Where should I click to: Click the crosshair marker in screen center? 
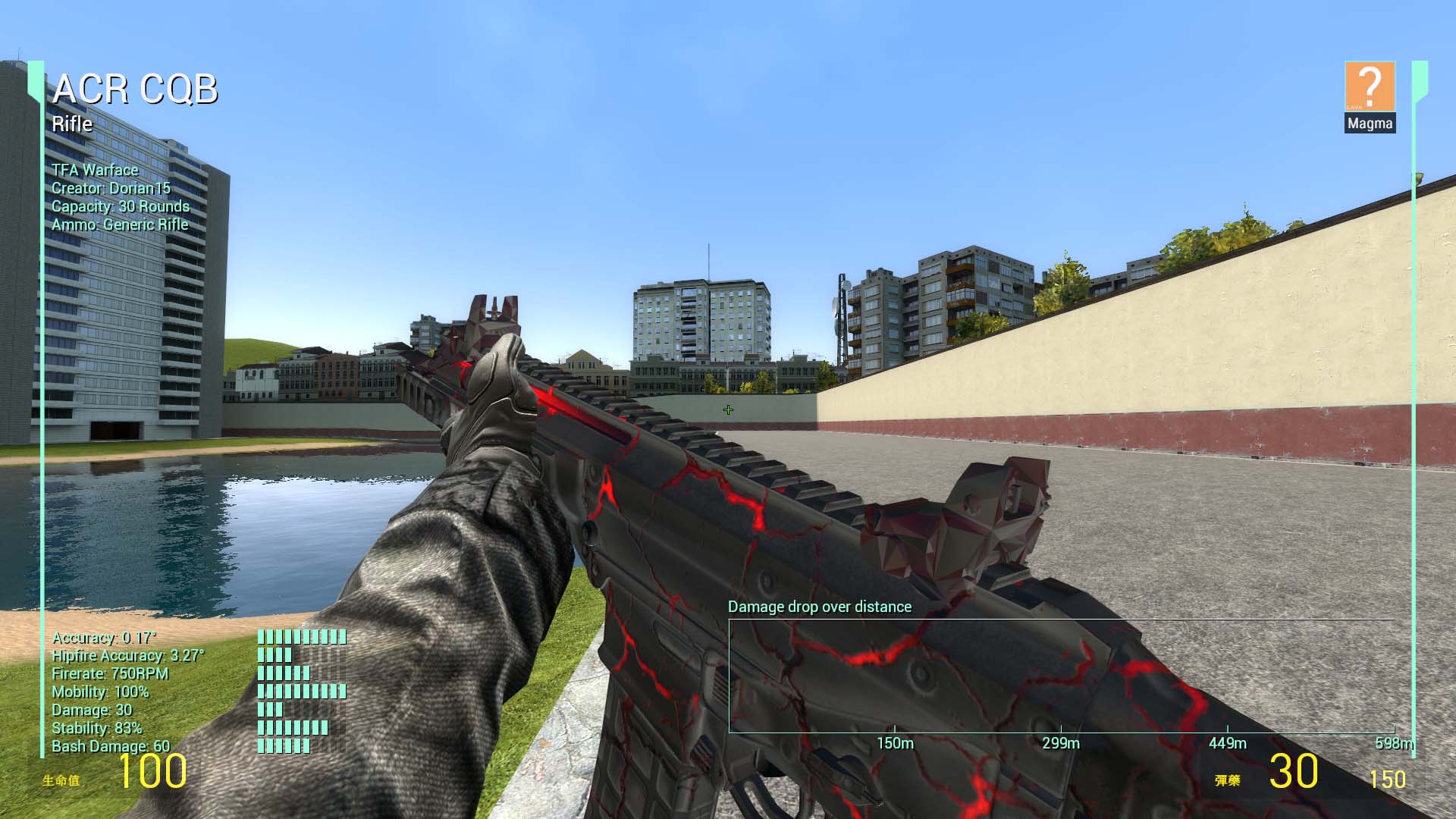point(727,409)
